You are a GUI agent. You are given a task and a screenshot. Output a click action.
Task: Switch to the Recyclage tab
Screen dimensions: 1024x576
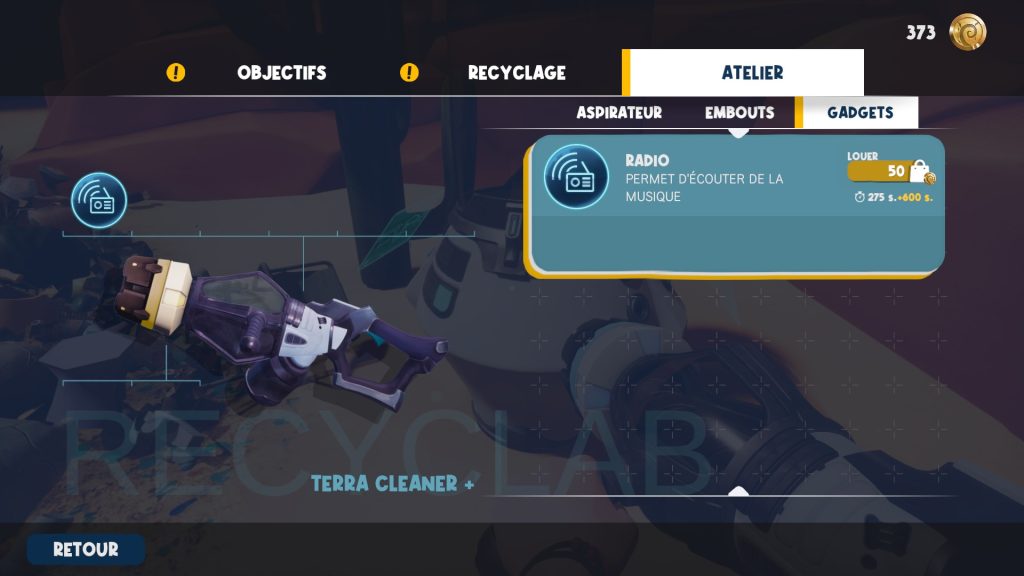(x=516, y=73)
